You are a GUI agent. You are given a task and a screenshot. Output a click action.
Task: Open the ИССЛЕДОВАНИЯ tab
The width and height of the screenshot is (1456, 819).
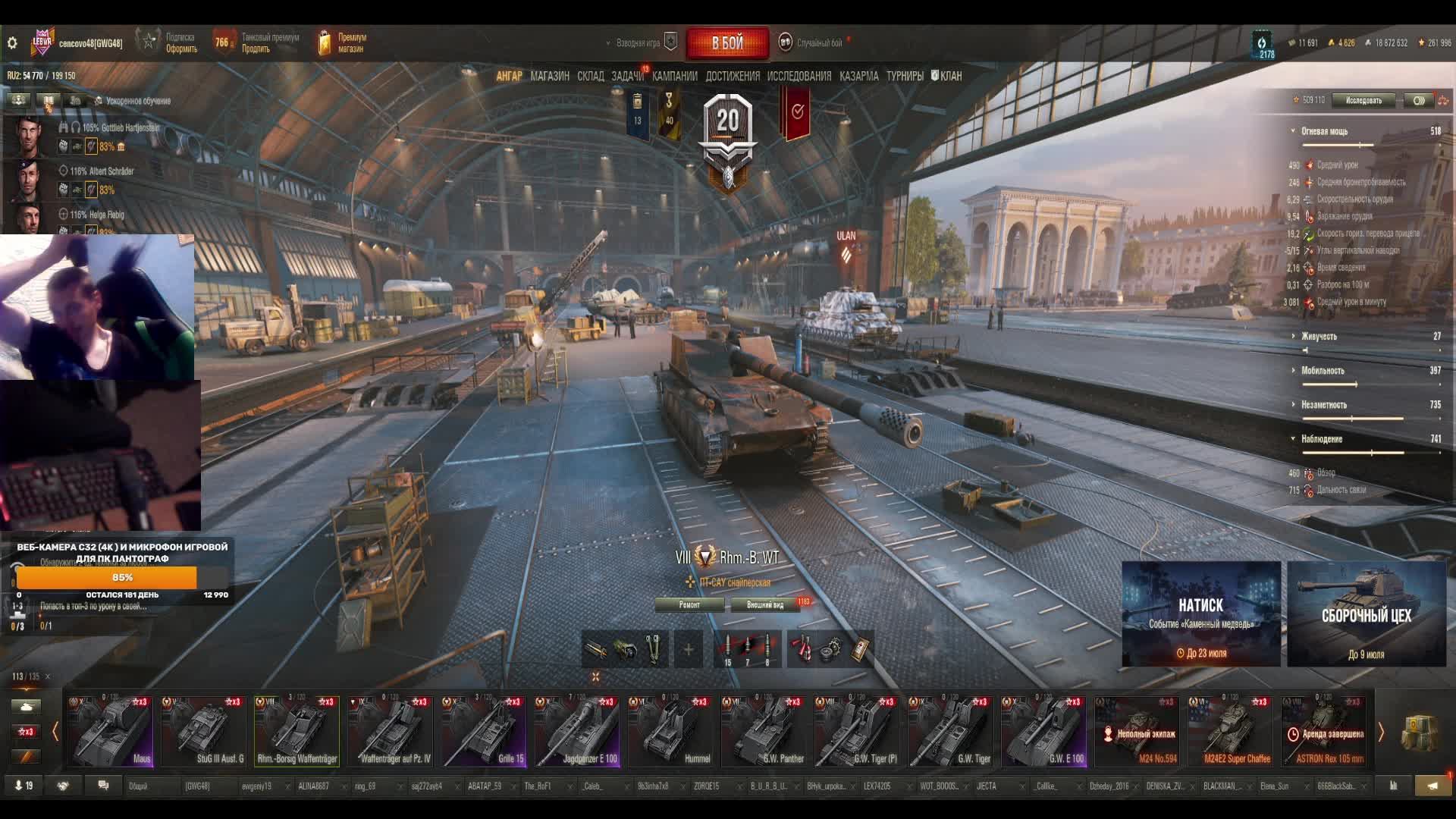pyautogui.click(x=799, y=76)
